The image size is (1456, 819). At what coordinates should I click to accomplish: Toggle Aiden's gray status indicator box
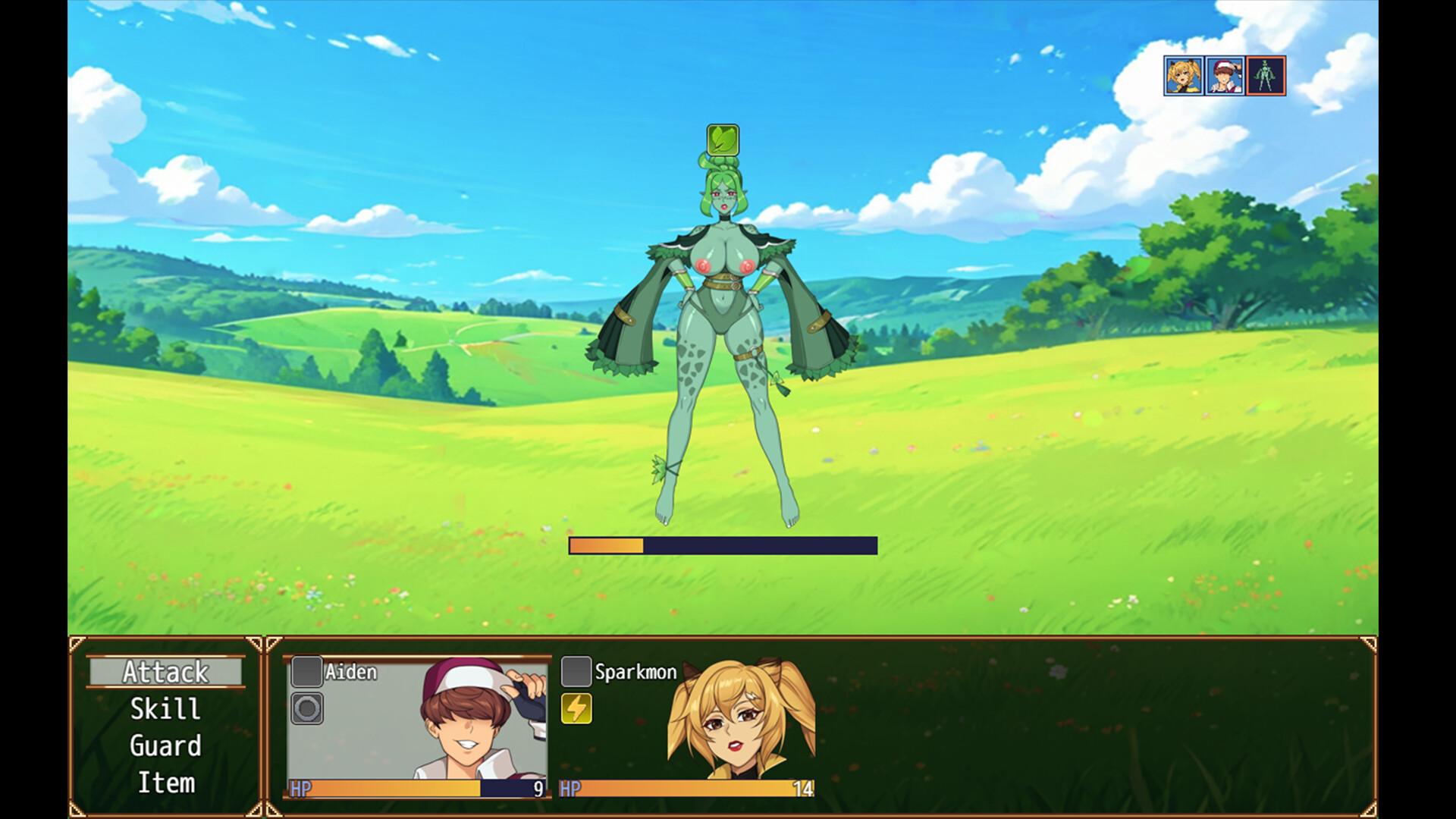click(x=306, y=670)
